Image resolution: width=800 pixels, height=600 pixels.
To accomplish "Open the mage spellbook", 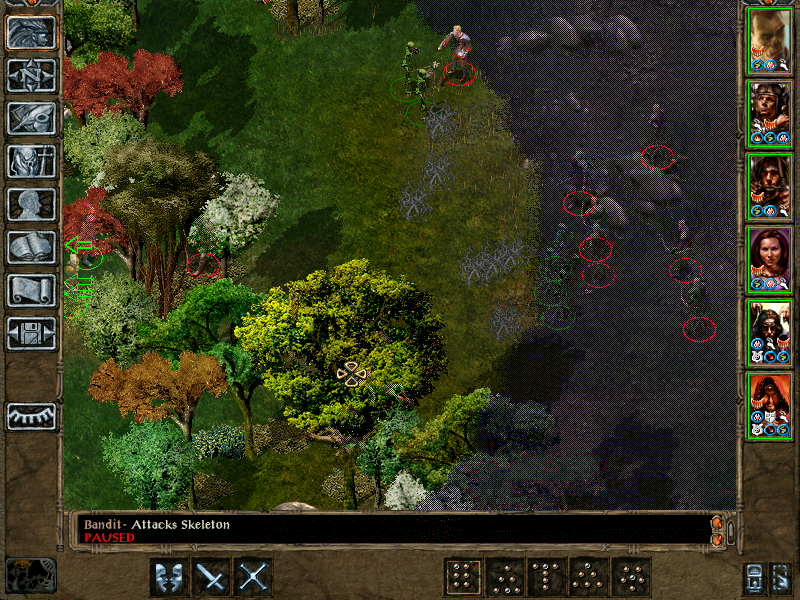I will coord(31,247).
